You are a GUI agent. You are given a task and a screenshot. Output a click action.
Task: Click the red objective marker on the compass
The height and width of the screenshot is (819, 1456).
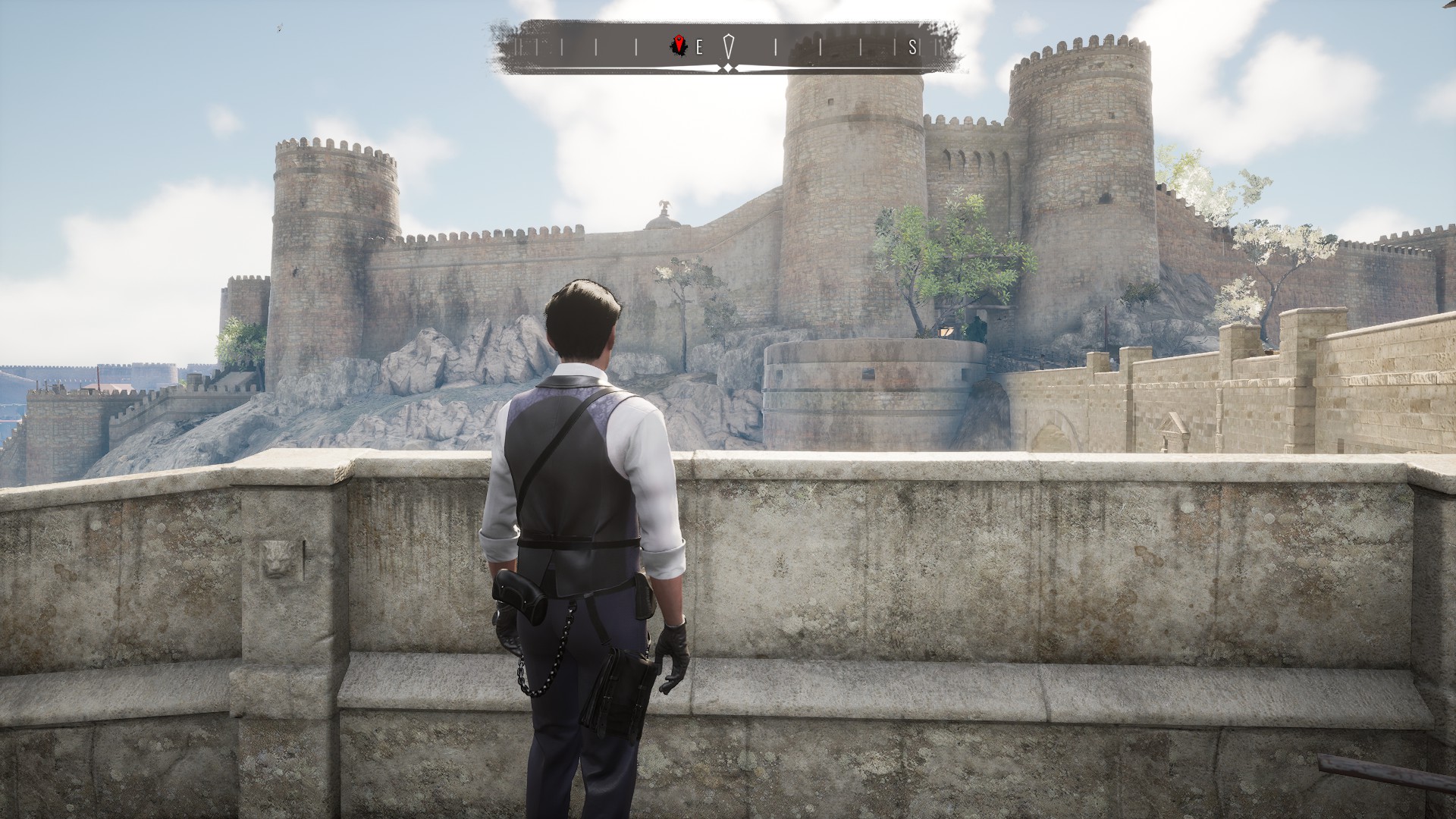tap(679, 47)
